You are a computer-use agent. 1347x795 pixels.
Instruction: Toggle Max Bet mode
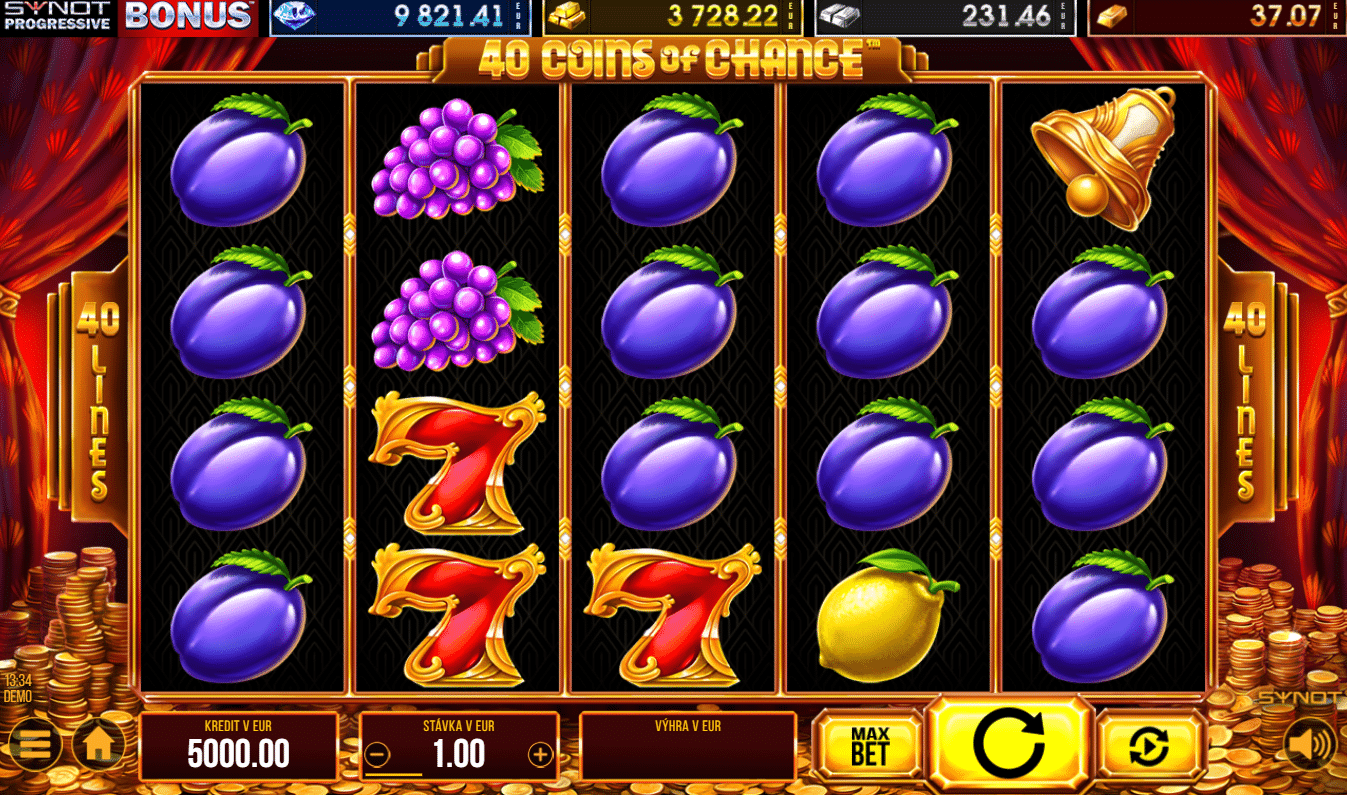[866, 742]
